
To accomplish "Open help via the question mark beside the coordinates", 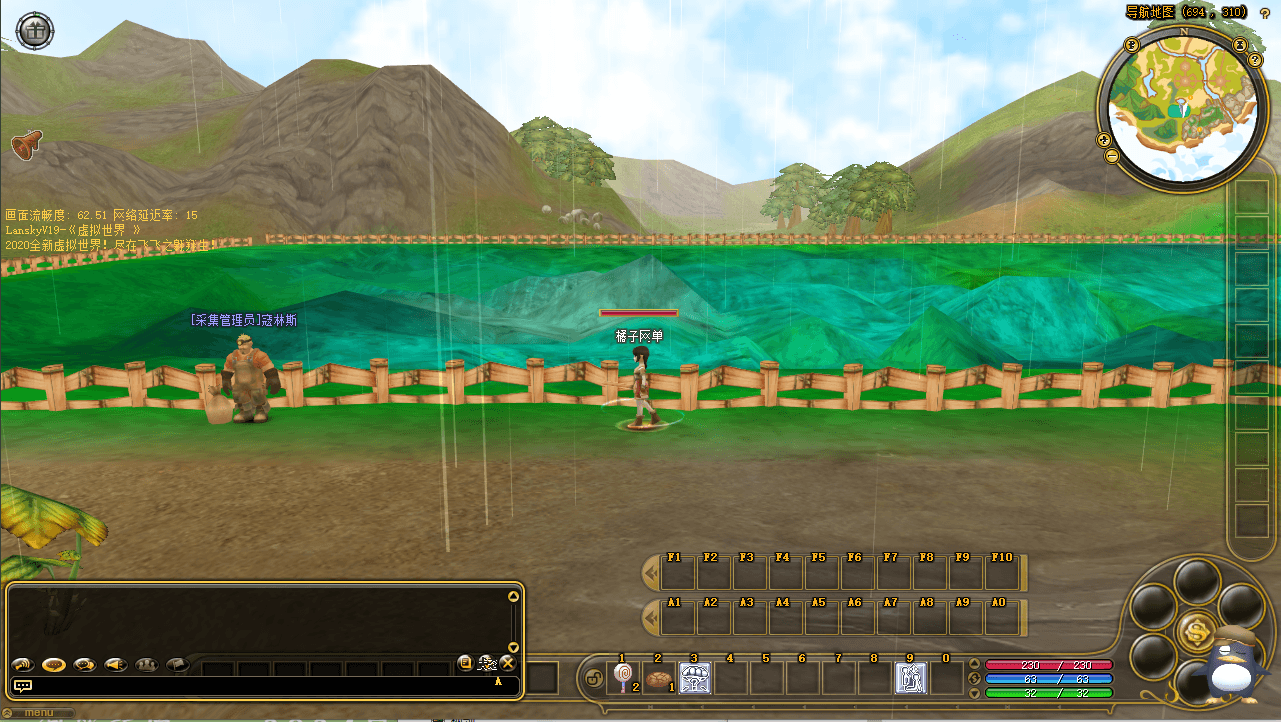I will 1265,13.
